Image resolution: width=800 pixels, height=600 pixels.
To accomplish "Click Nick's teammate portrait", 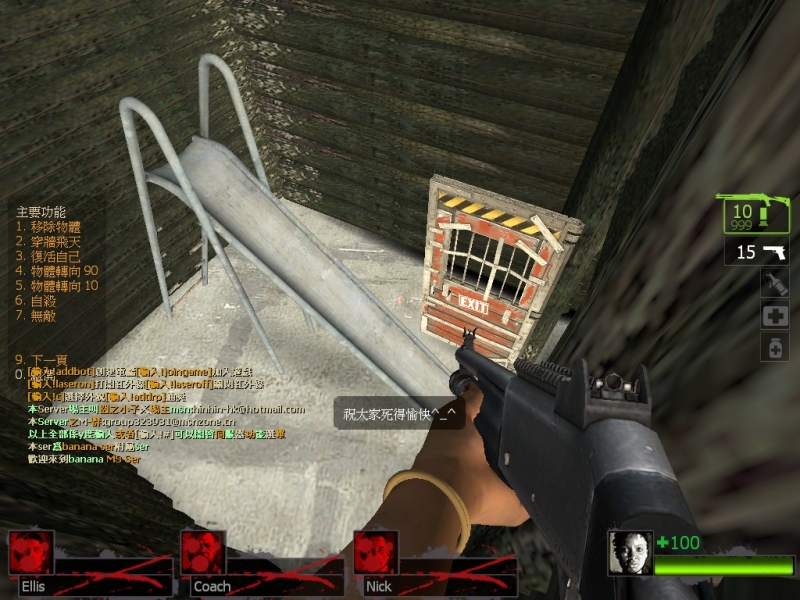I will [376, 553].
